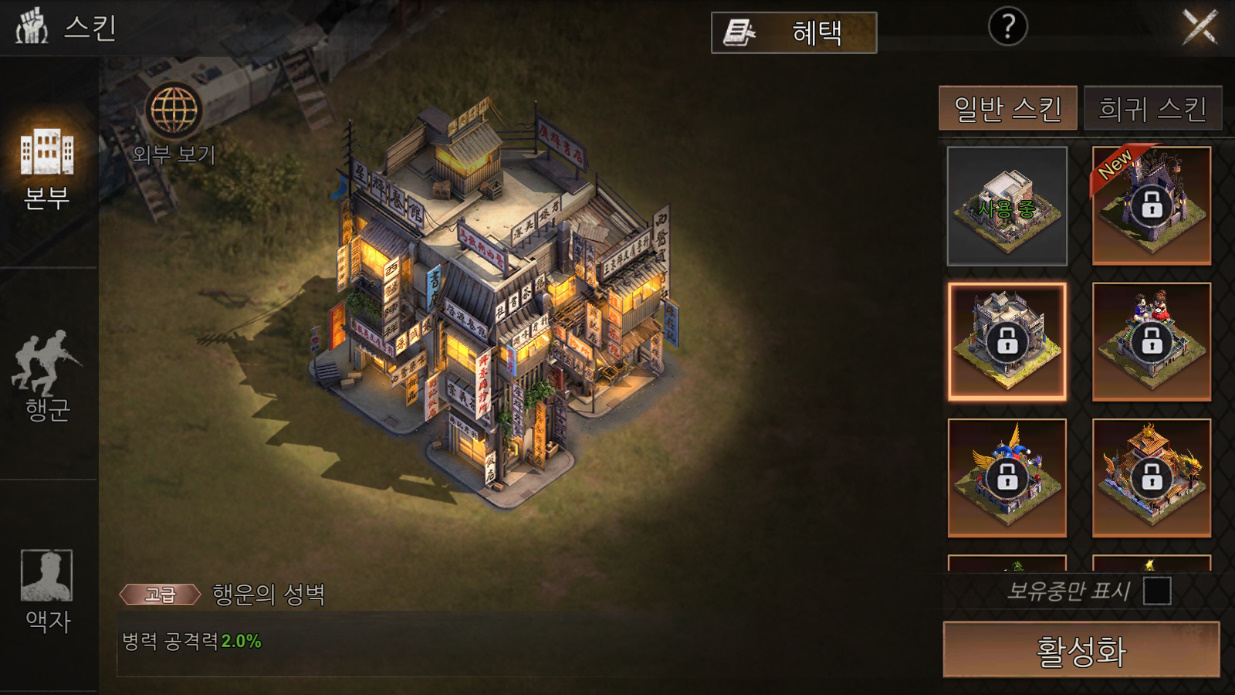Image resolution: width=1235 pixels, height=695 pixels.
Task: Open the 혜택 benefits panel
Action: tap(793, 33)
